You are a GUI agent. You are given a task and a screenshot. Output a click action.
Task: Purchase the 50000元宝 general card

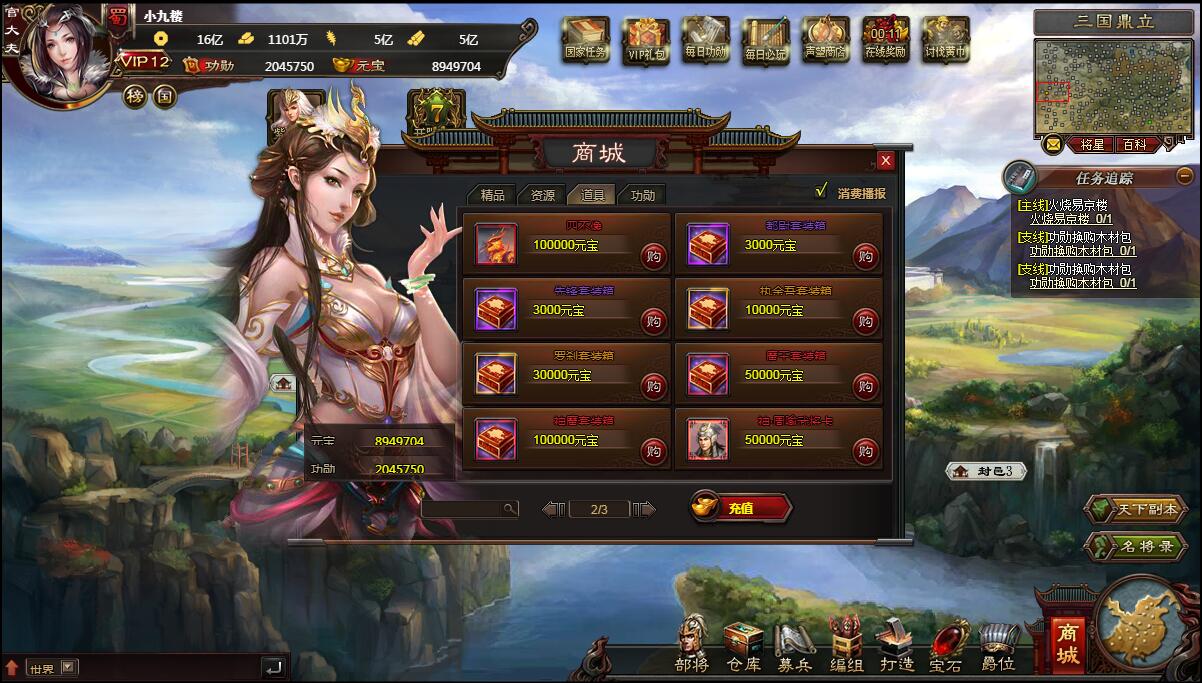point(865,451)
